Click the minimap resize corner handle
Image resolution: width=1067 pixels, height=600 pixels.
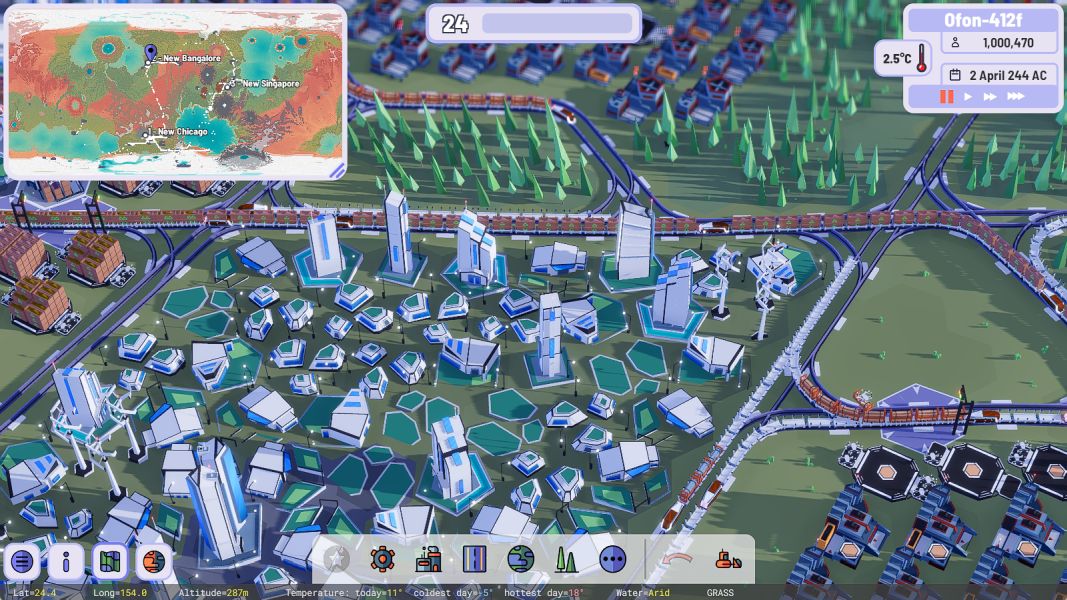[336, 170]
